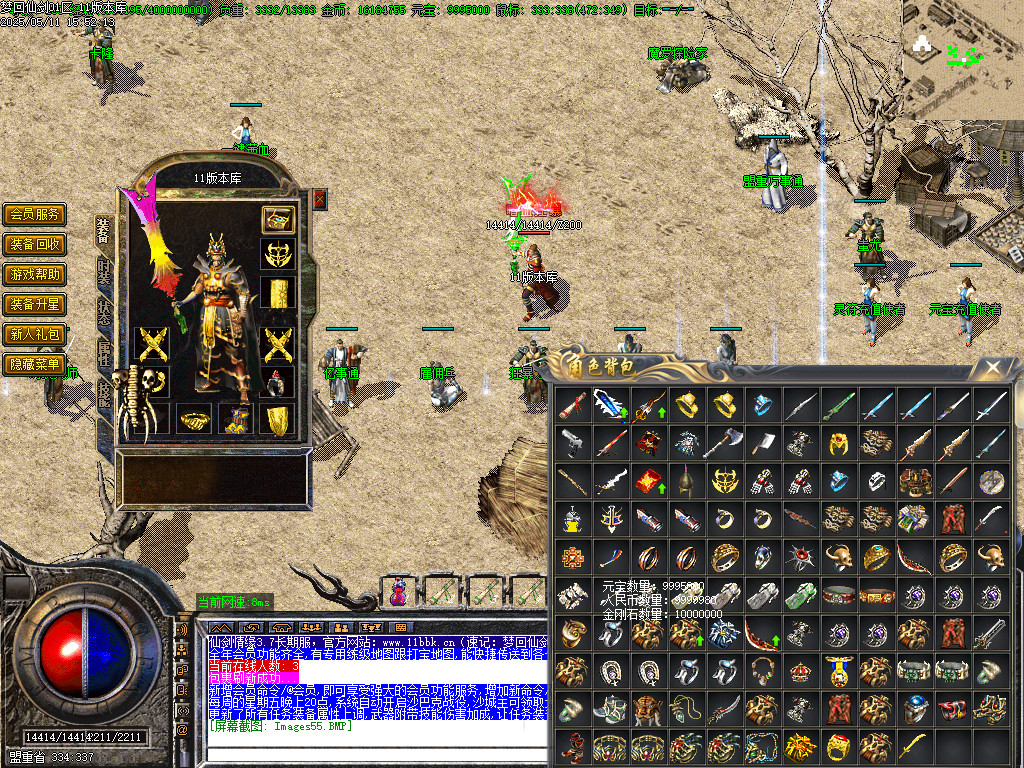Click the 装备回收 equipment recycle button
This screenshot has width=1024, height=768.
35,244
